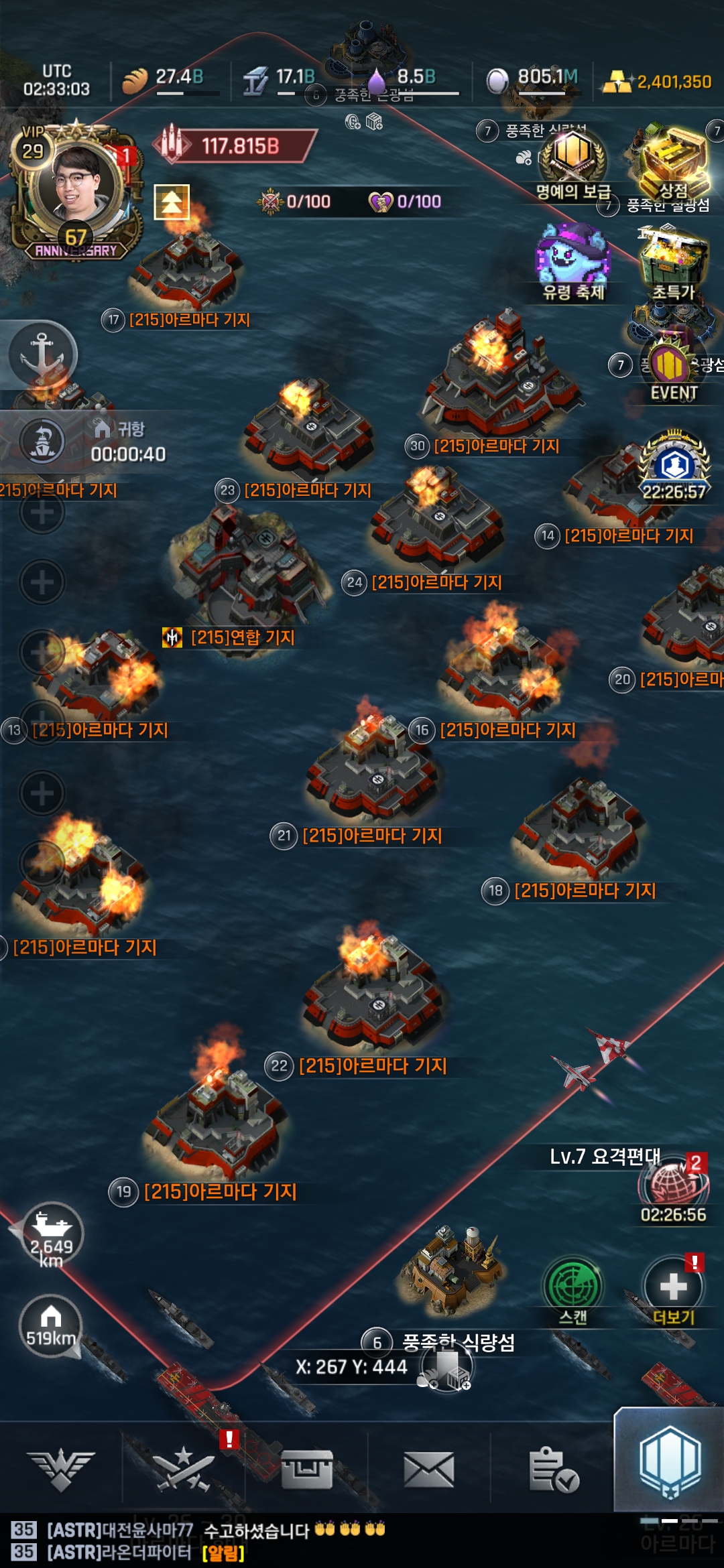Screen dimensions: 724x1568
Task: Open the 명예의 보급 honor supply icon
Action: (573, 159)
